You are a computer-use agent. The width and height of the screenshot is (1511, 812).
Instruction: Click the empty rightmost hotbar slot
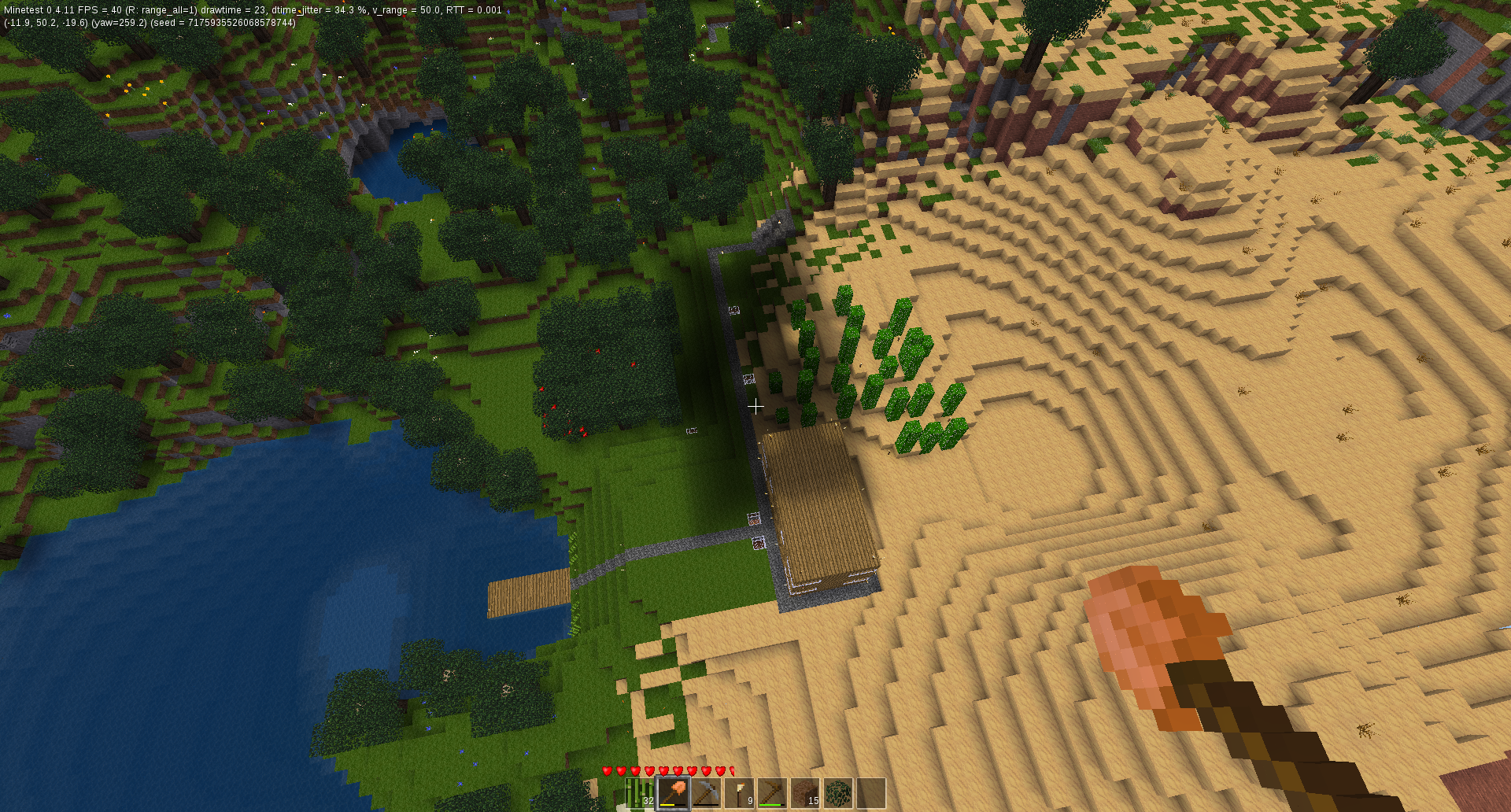(x=870, y=792)
